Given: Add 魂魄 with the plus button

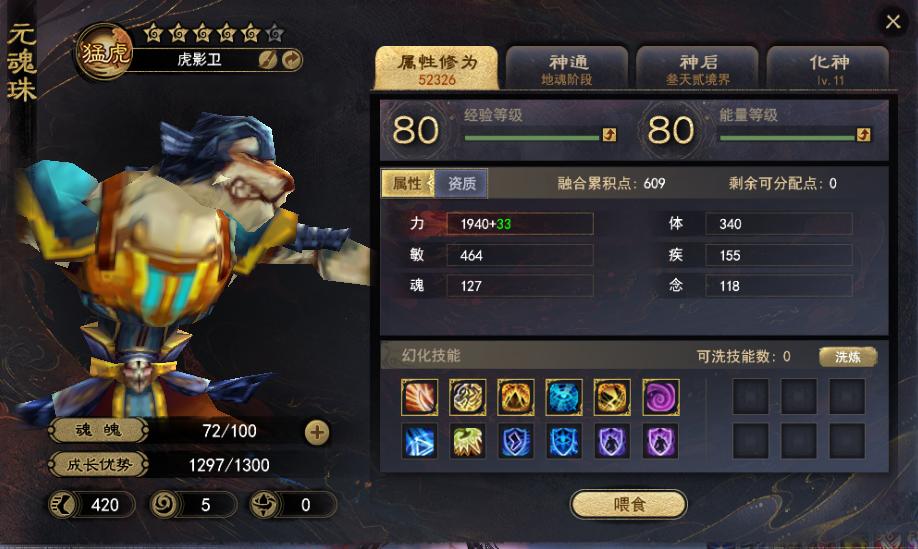Looking at the screenshot, I should click(x=316, y=432).
